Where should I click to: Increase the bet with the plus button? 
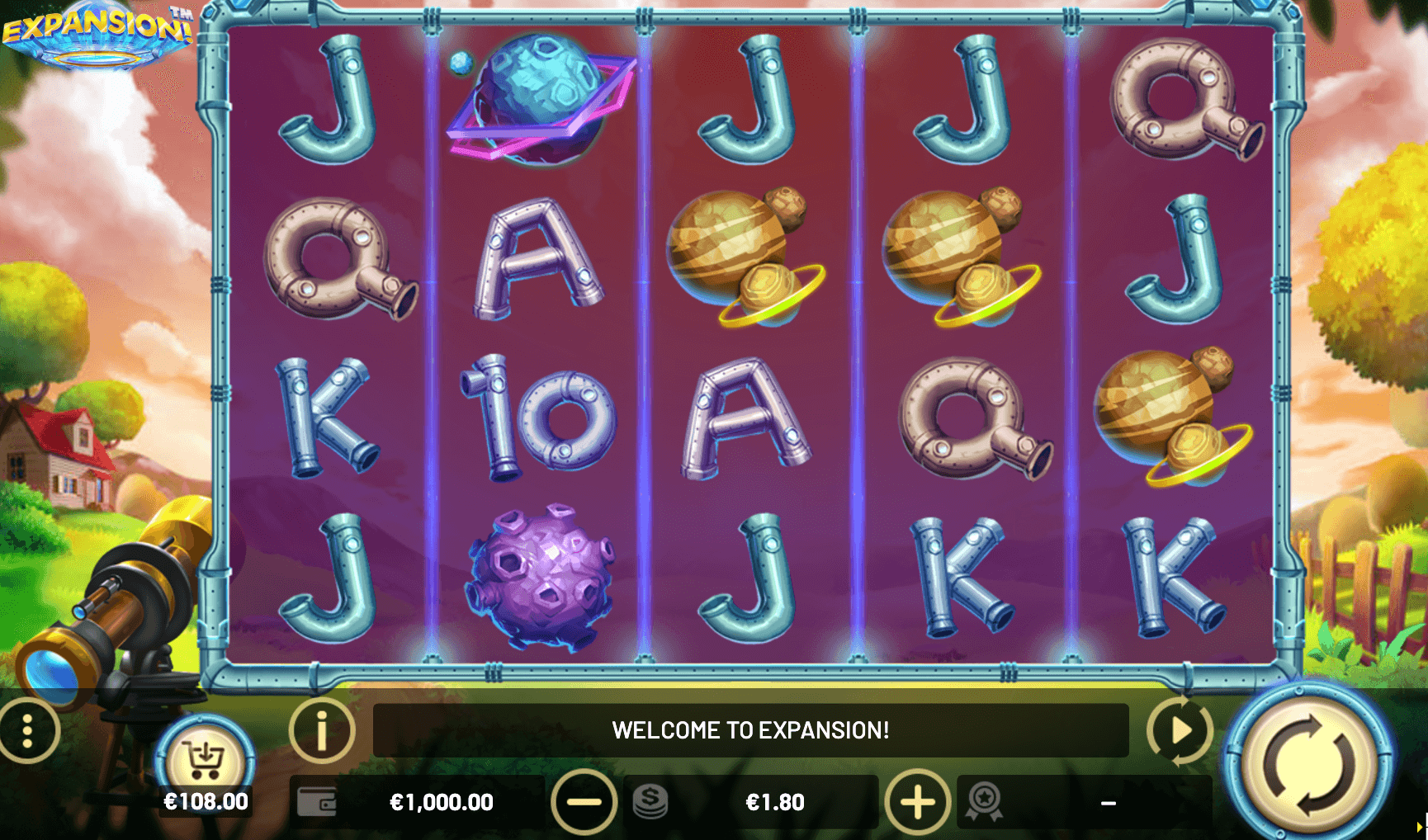[x=917, y=801]
